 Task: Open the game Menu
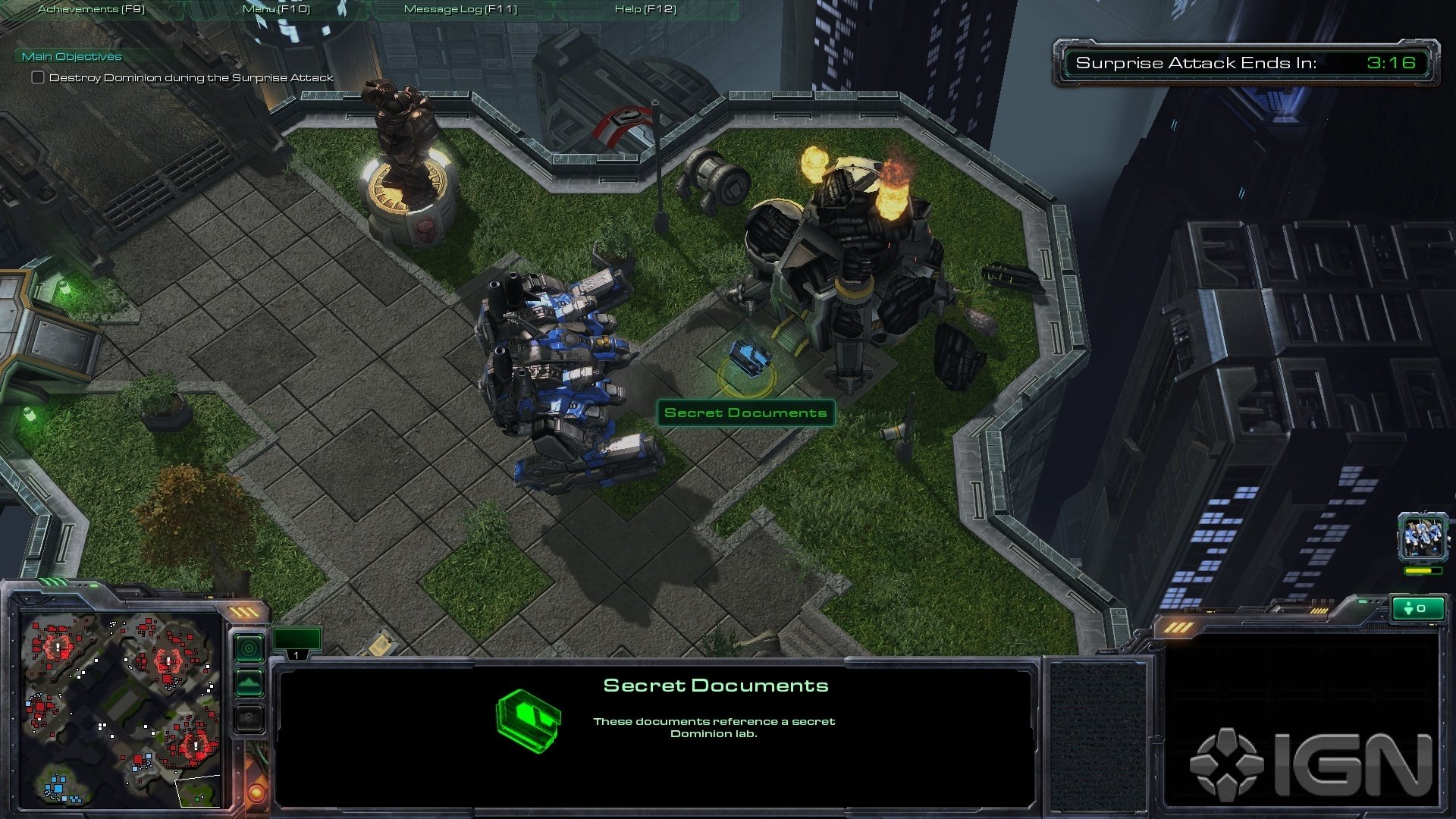(x=276, y=9)
